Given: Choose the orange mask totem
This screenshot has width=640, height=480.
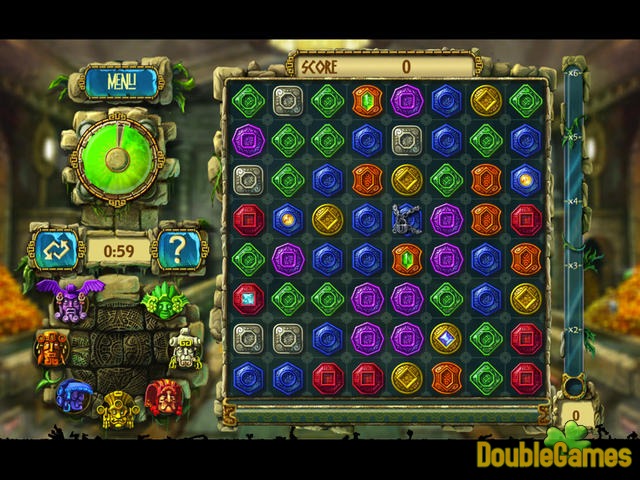Looking at the screenshot, I should (x=50, y=348).
